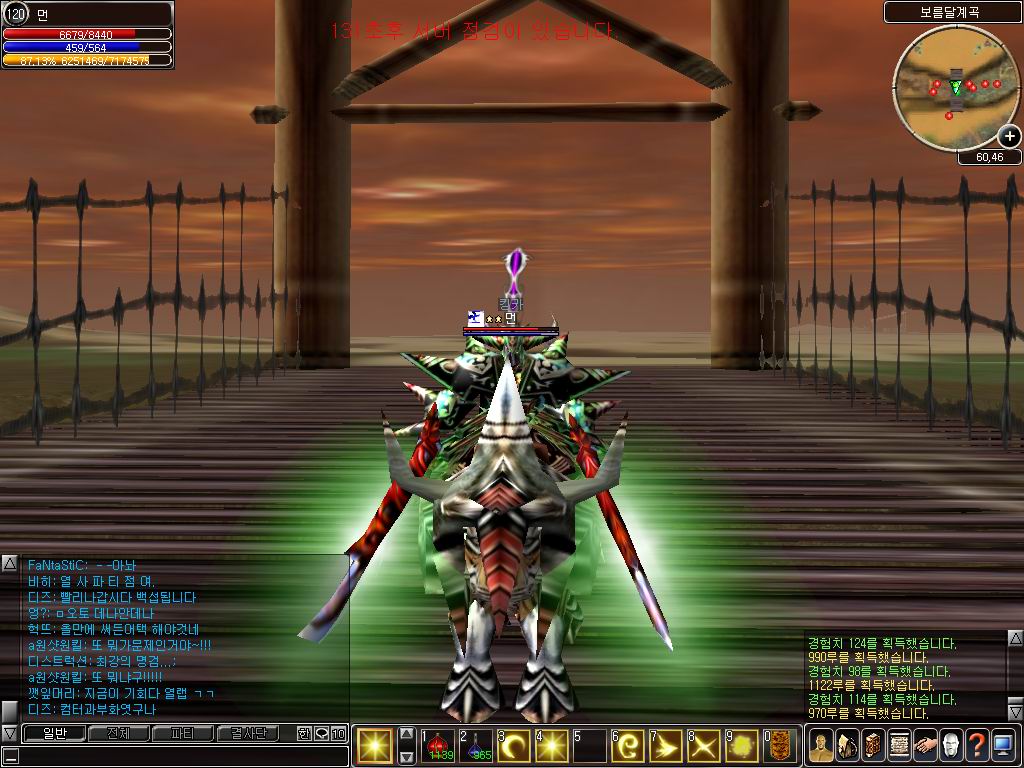This screenshot has height=768, width=1024.
Task: Open system options via the monitor icon
Action: (1003, 746)
